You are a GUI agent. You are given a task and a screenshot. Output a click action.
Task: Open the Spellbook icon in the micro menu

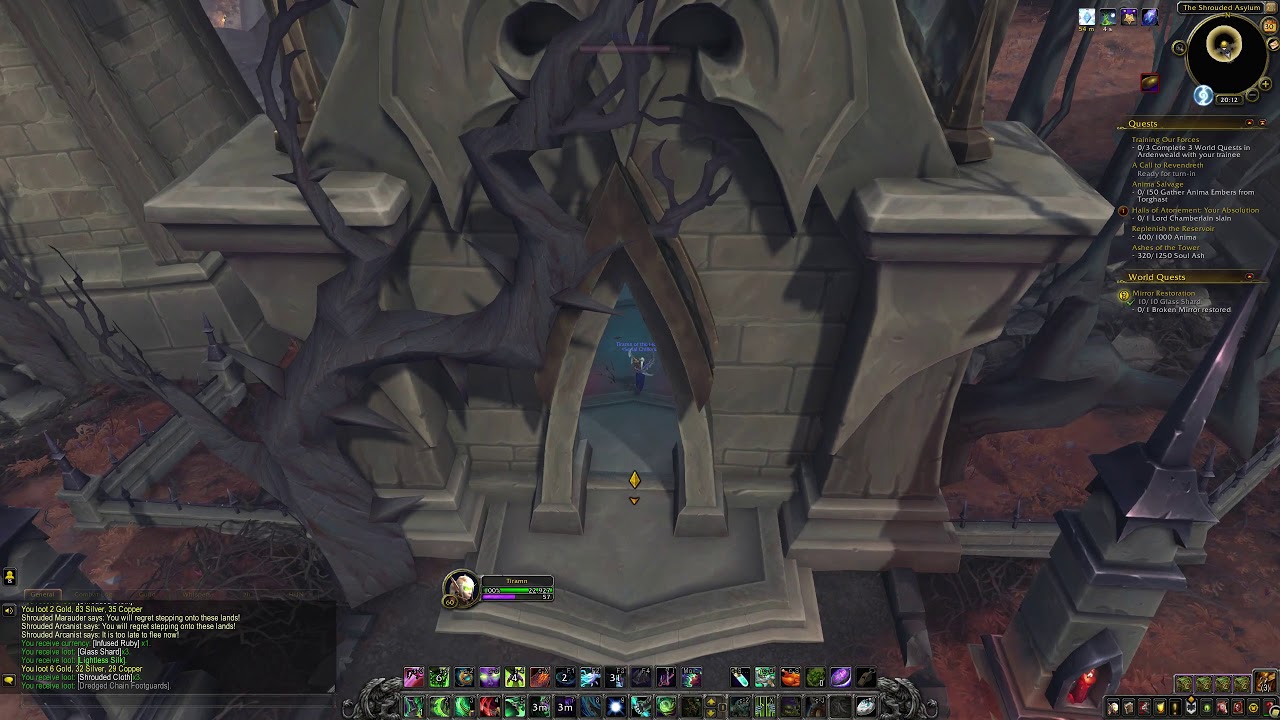(1129, 707)
